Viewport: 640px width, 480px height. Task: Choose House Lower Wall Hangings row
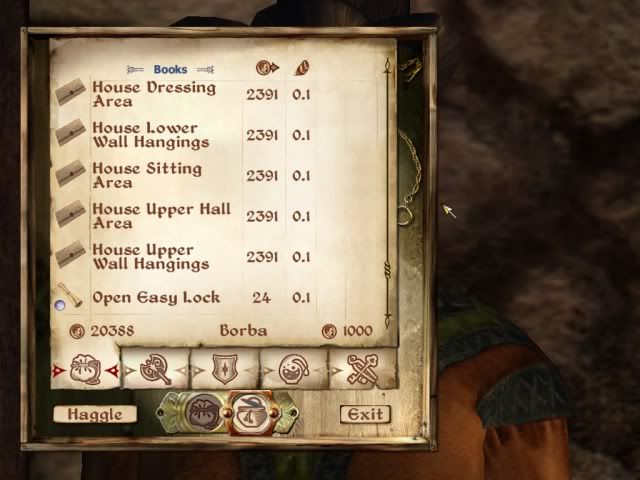pos(145,135)
